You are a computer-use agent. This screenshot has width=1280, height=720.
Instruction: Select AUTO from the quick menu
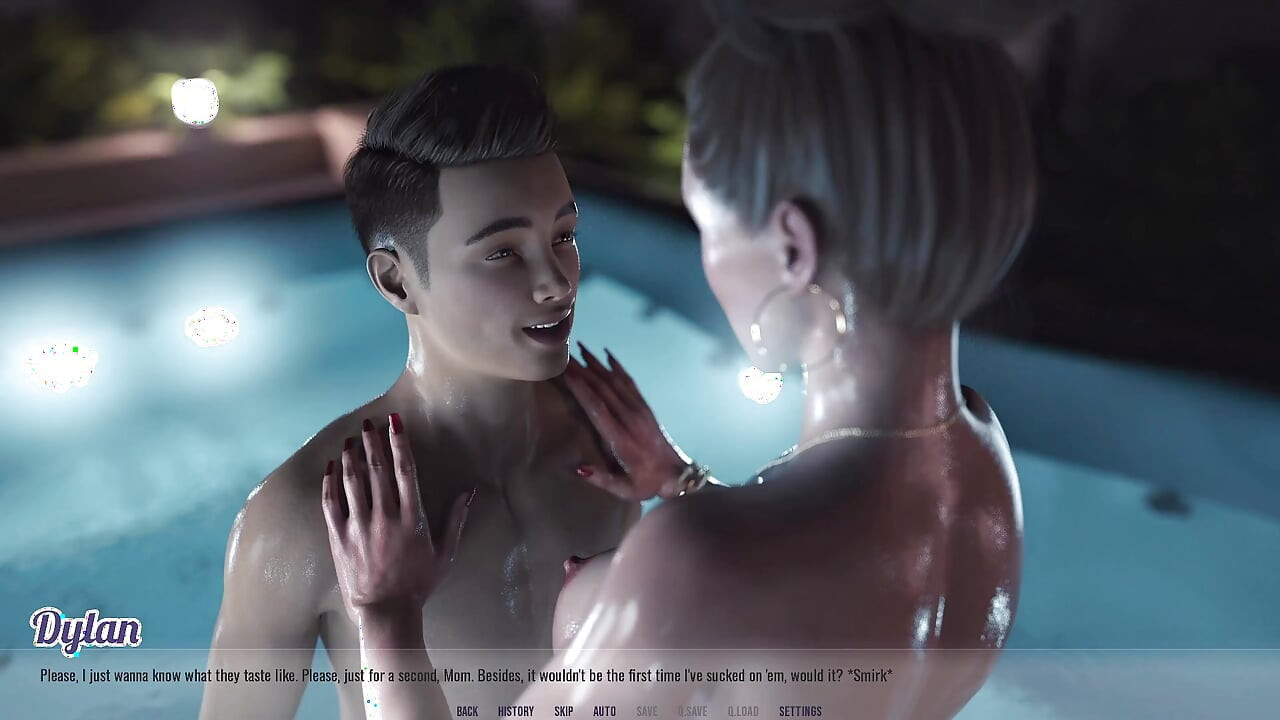[603, 712]
